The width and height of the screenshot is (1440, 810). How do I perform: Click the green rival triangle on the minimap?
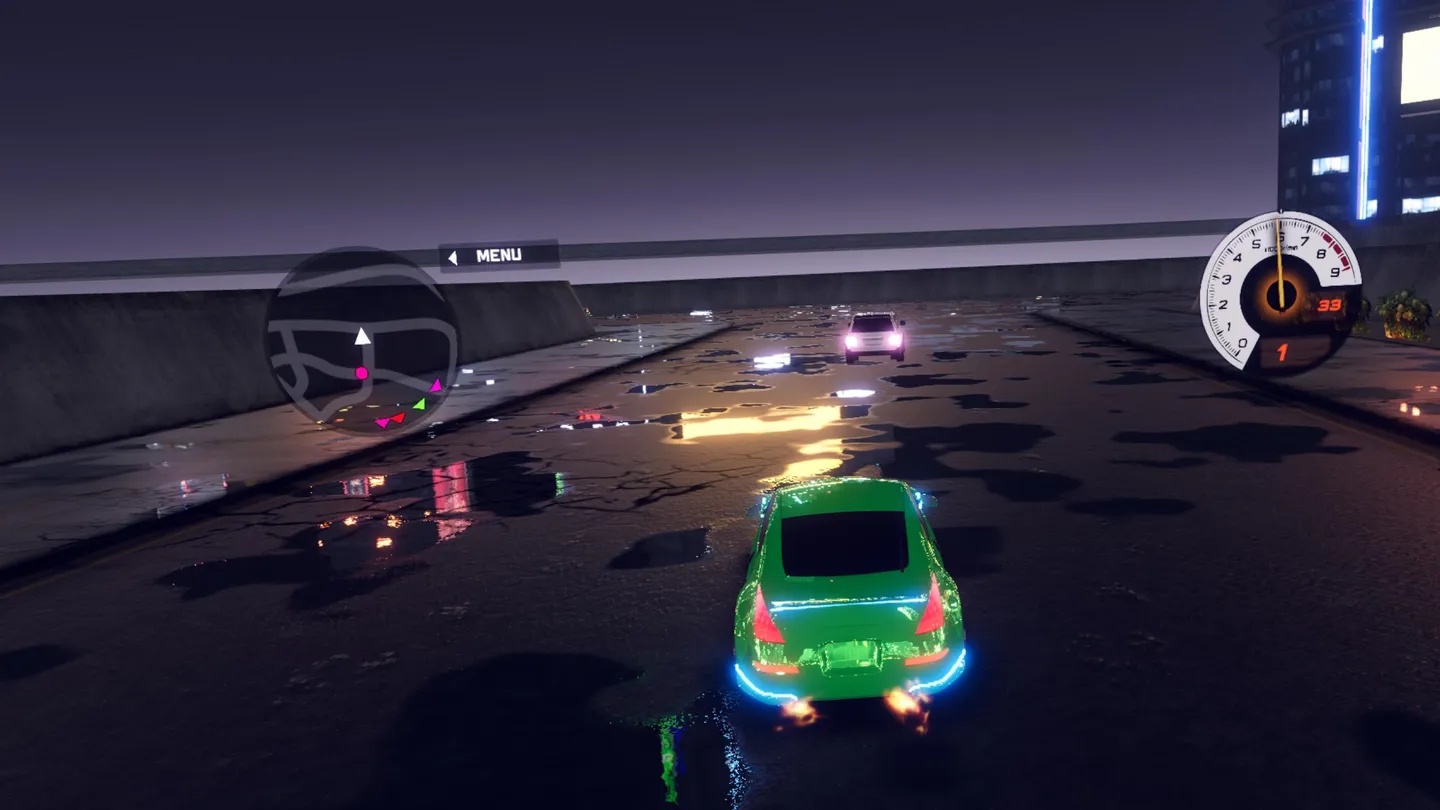click(419, 404)
